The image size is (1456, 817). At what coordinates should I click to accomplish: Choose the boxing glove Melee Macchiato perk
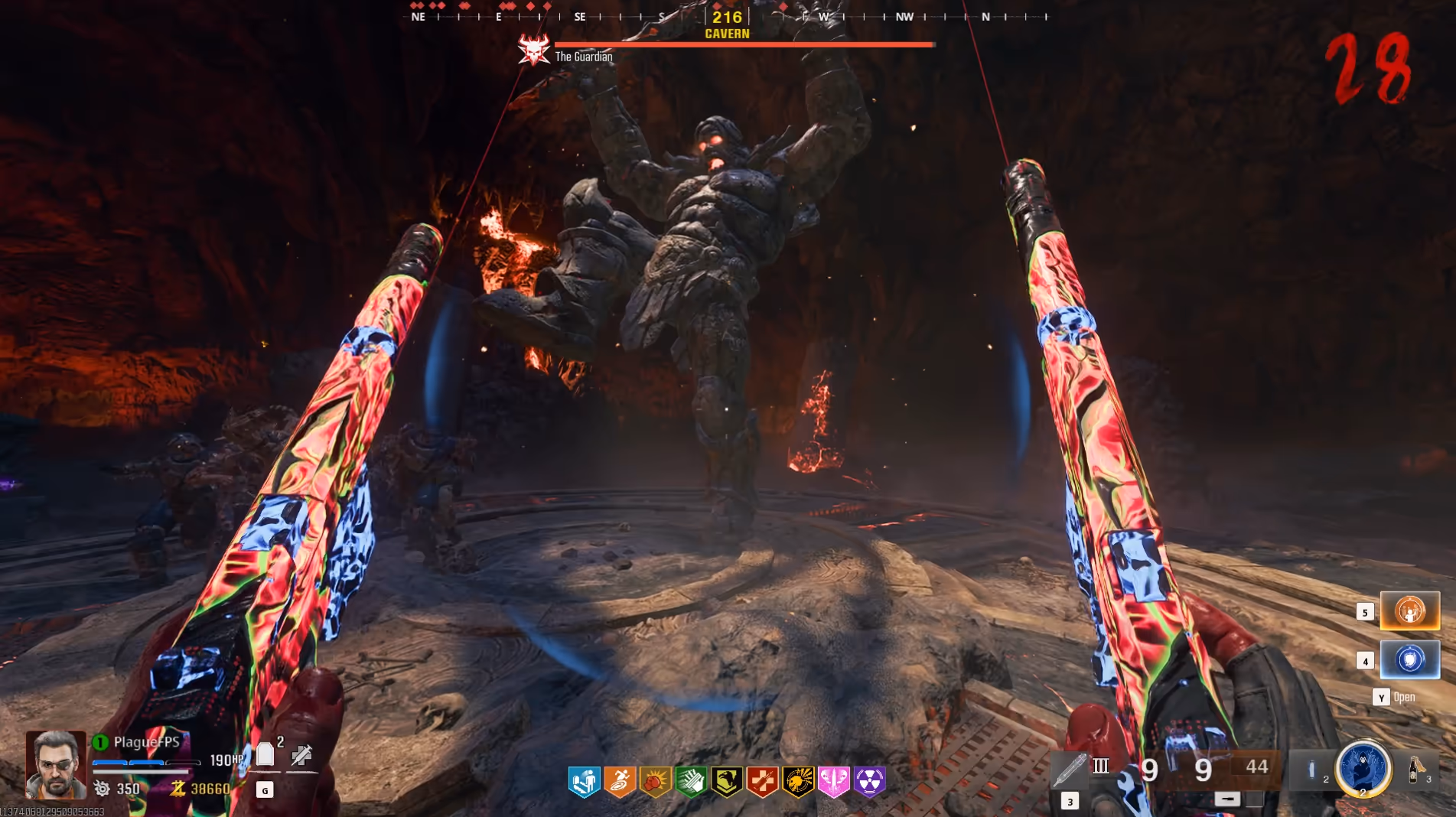coord(656,781)
